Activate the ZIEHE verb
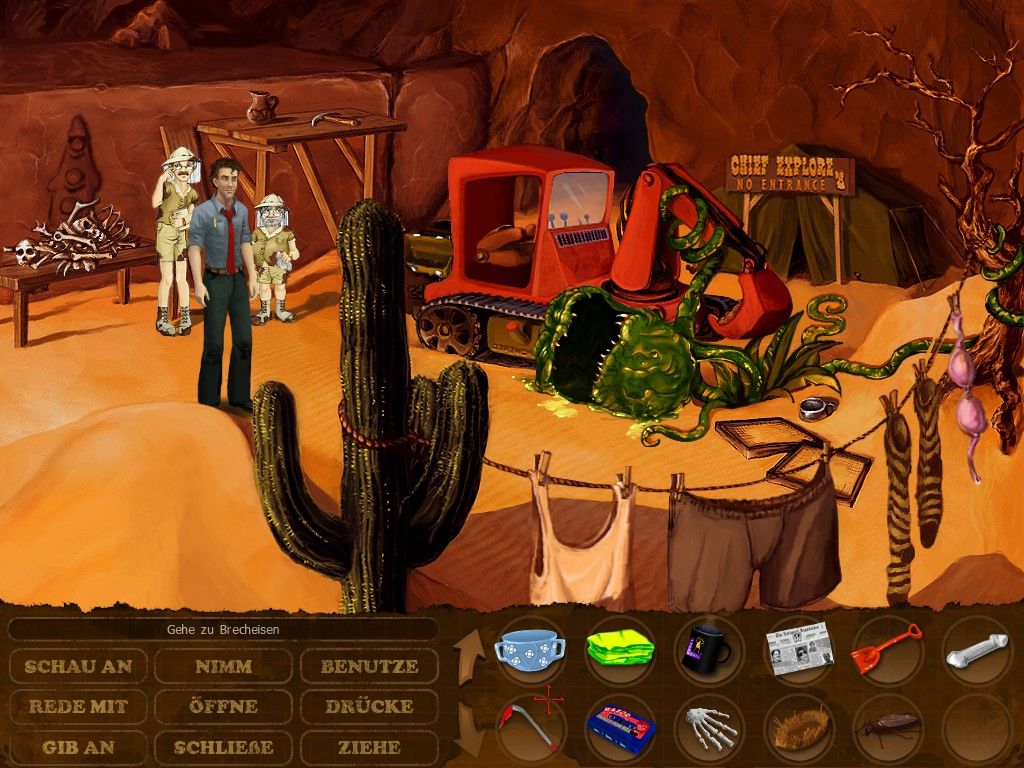 (x=369, y=747)
